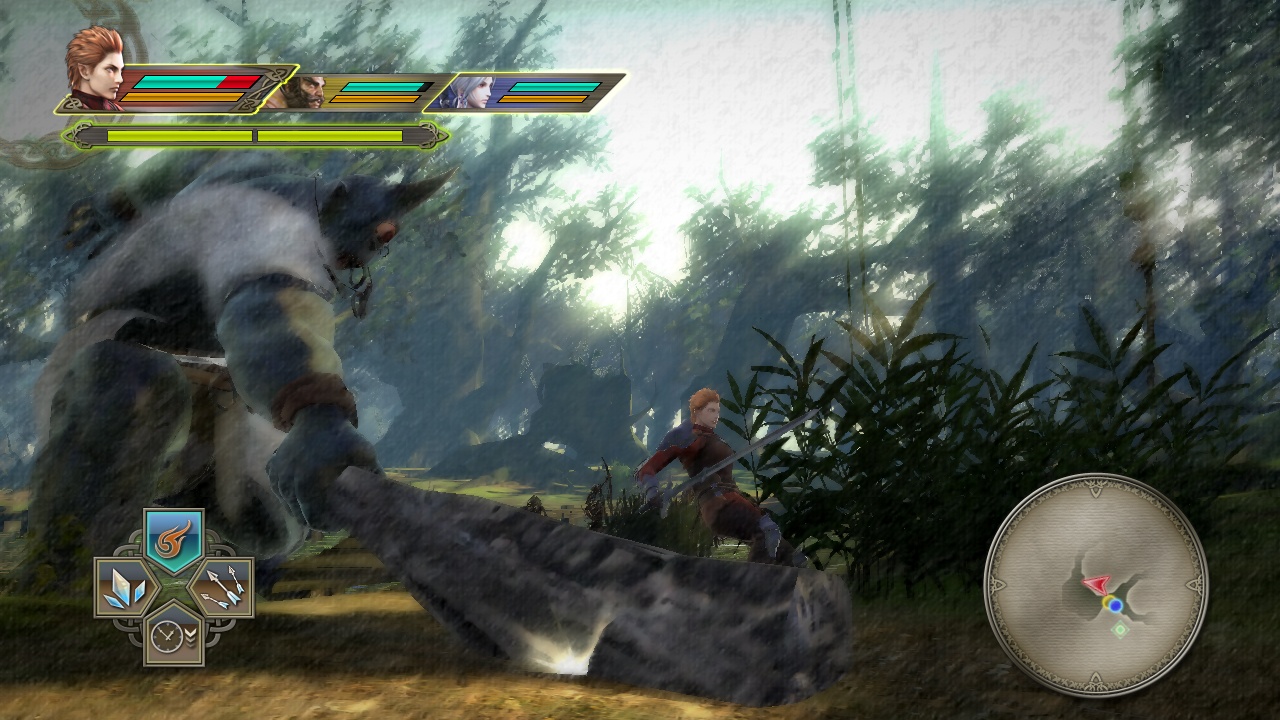The image size is (1280, 720).
Task: Click the hero's red health bar segment
Action: click(237, 81)
